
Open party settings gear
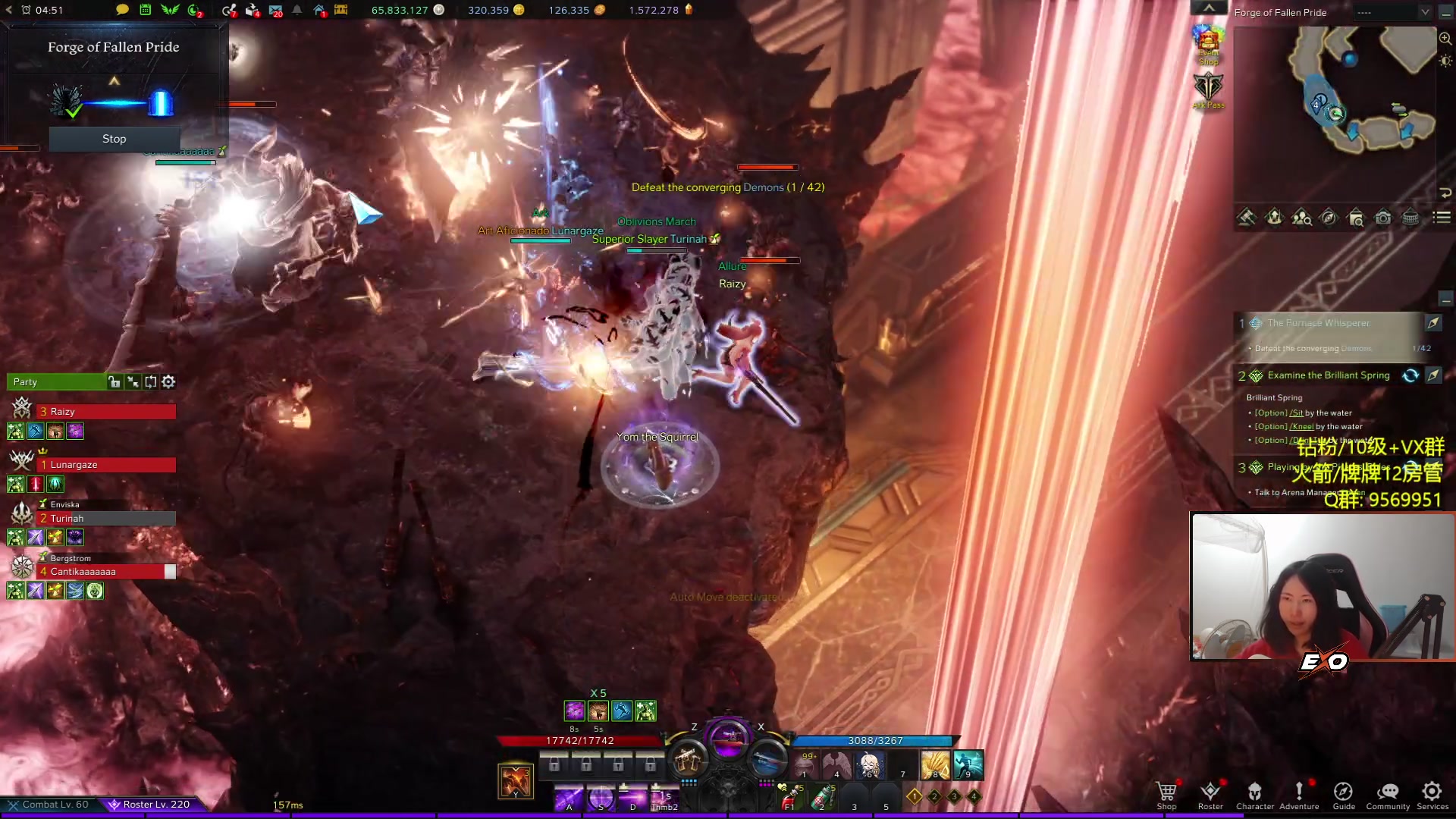click(x=168, y=381)
